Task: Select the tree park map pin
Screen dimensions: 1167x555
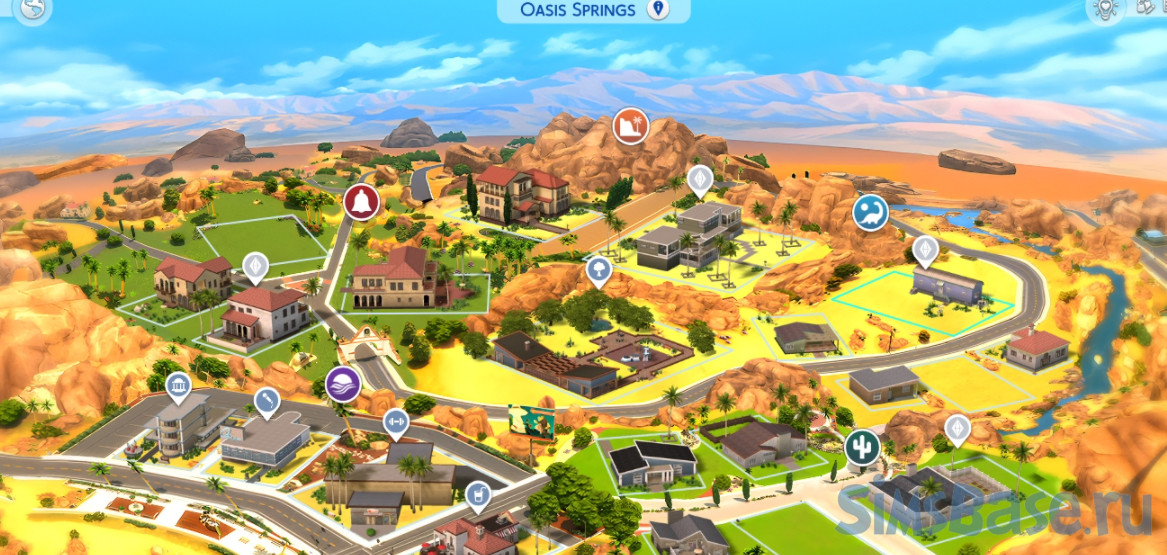Action: [598, 269]
